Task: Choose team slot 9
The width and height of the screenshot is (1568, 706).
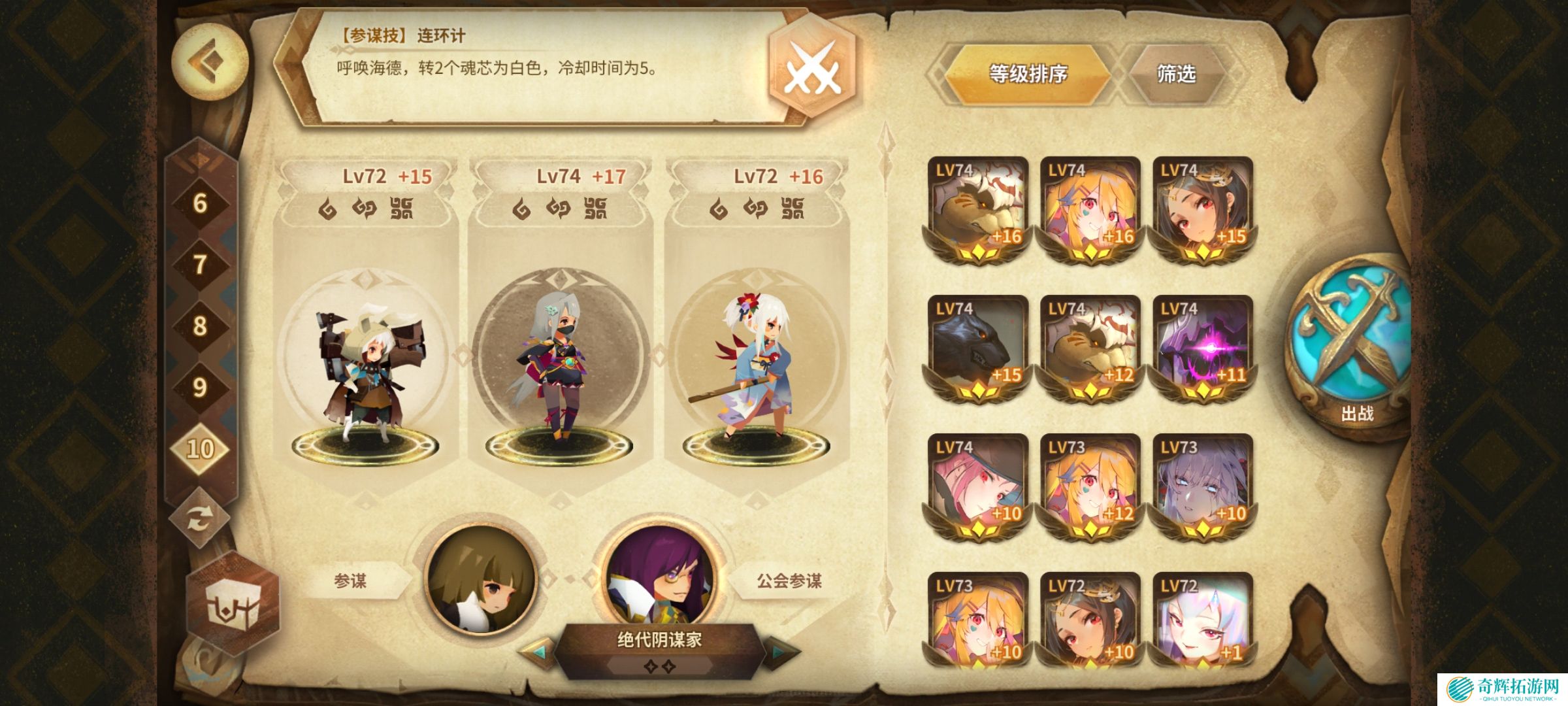Action: (200, 387)
